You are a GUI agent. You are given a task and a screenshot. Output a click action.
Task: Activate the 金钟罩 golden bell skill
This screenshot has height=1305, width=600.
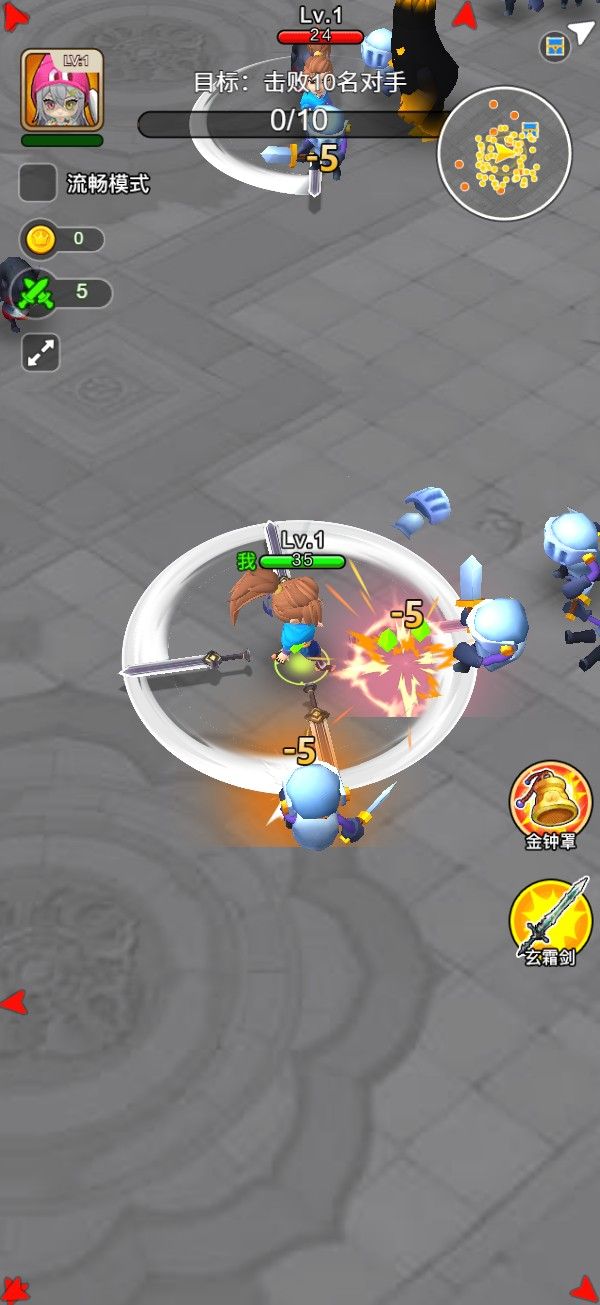(x=550, y=799)
